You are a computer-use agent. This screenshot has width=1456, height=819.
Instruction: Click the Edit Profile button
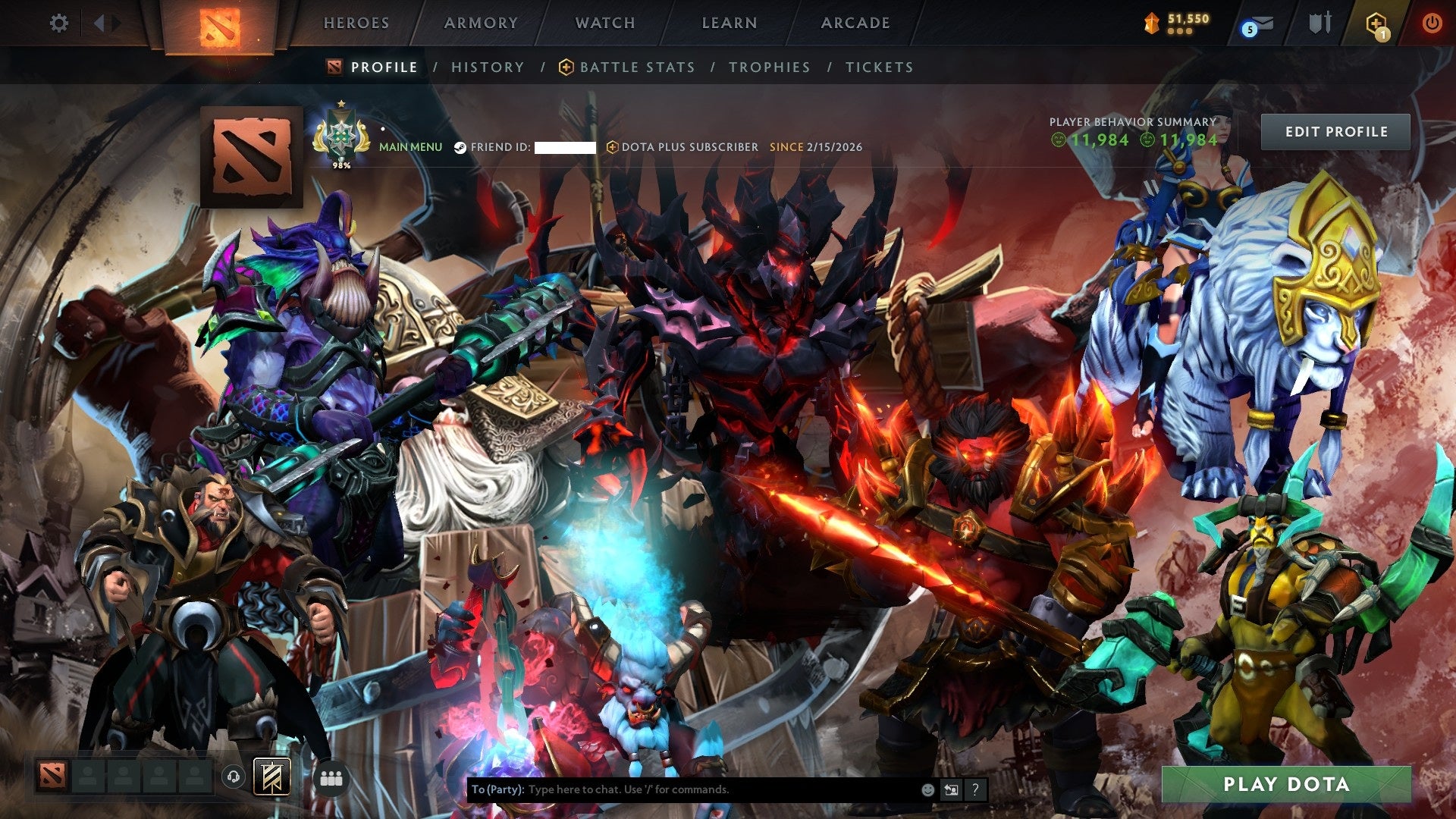[1335, 131]
